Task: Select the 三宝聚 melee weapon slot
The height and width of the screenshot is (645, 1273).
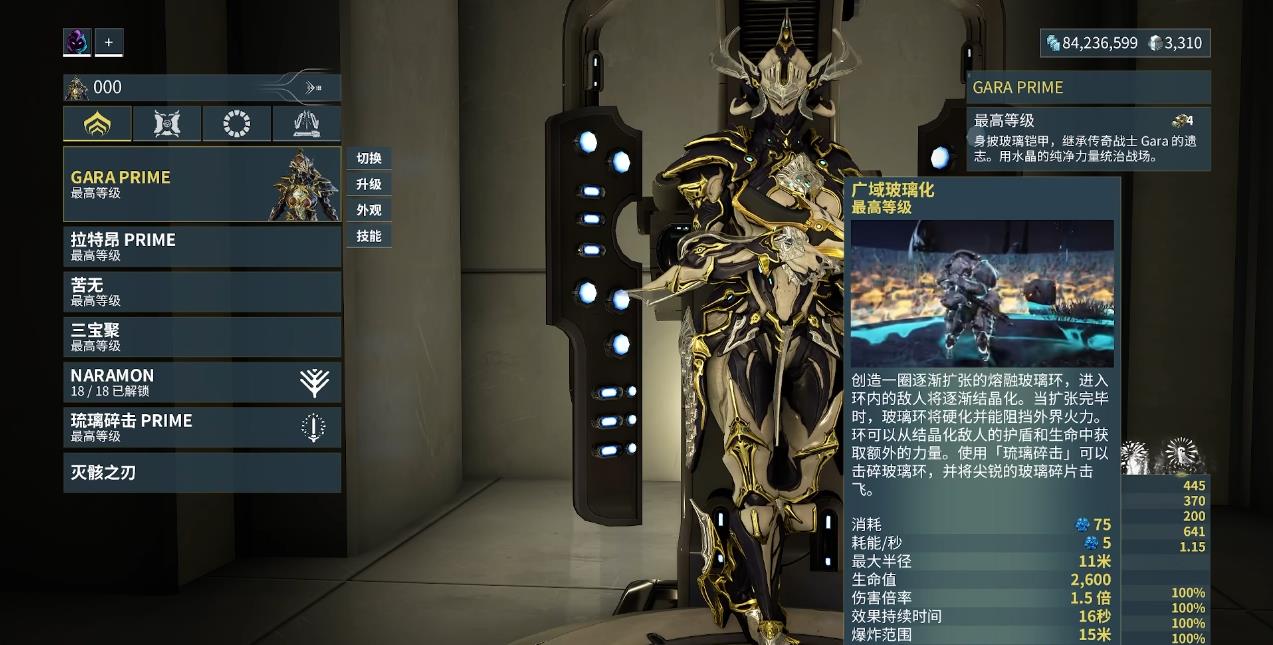Action: tap(201, 336)
